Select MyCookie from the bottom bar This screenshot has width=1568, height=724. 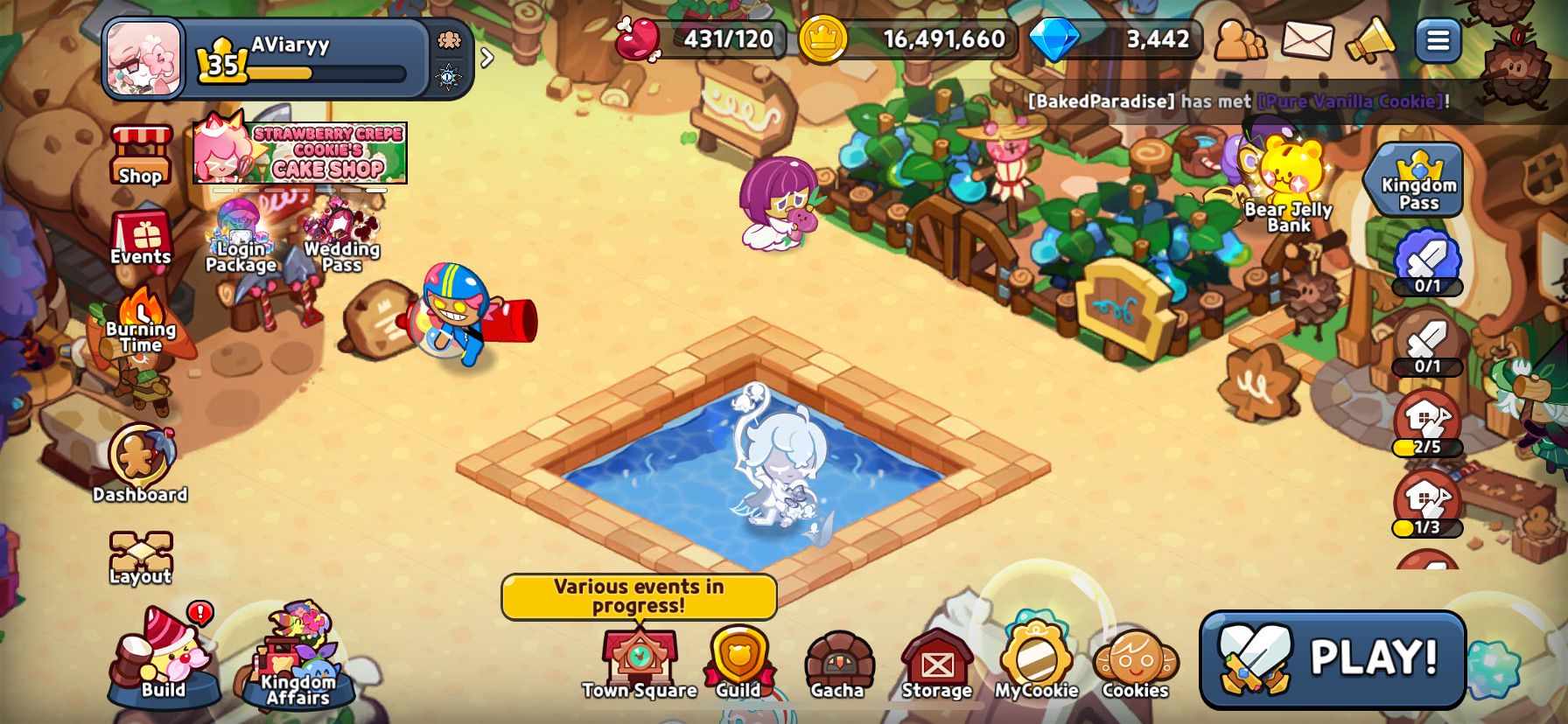pyautogui.click(x=1036, y=662)
